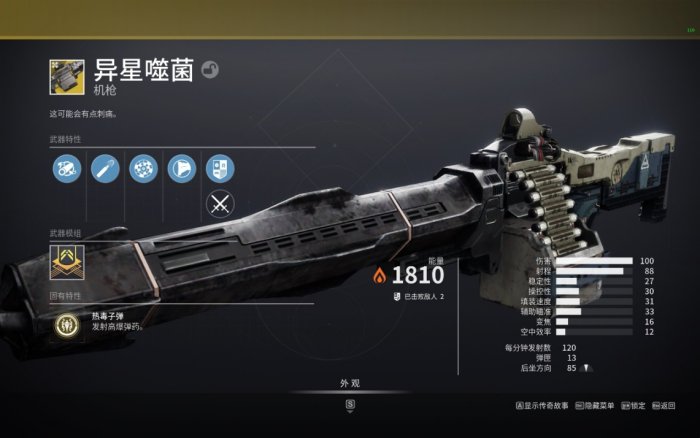Choose the dotted circle magazine perk

(143, 167)
